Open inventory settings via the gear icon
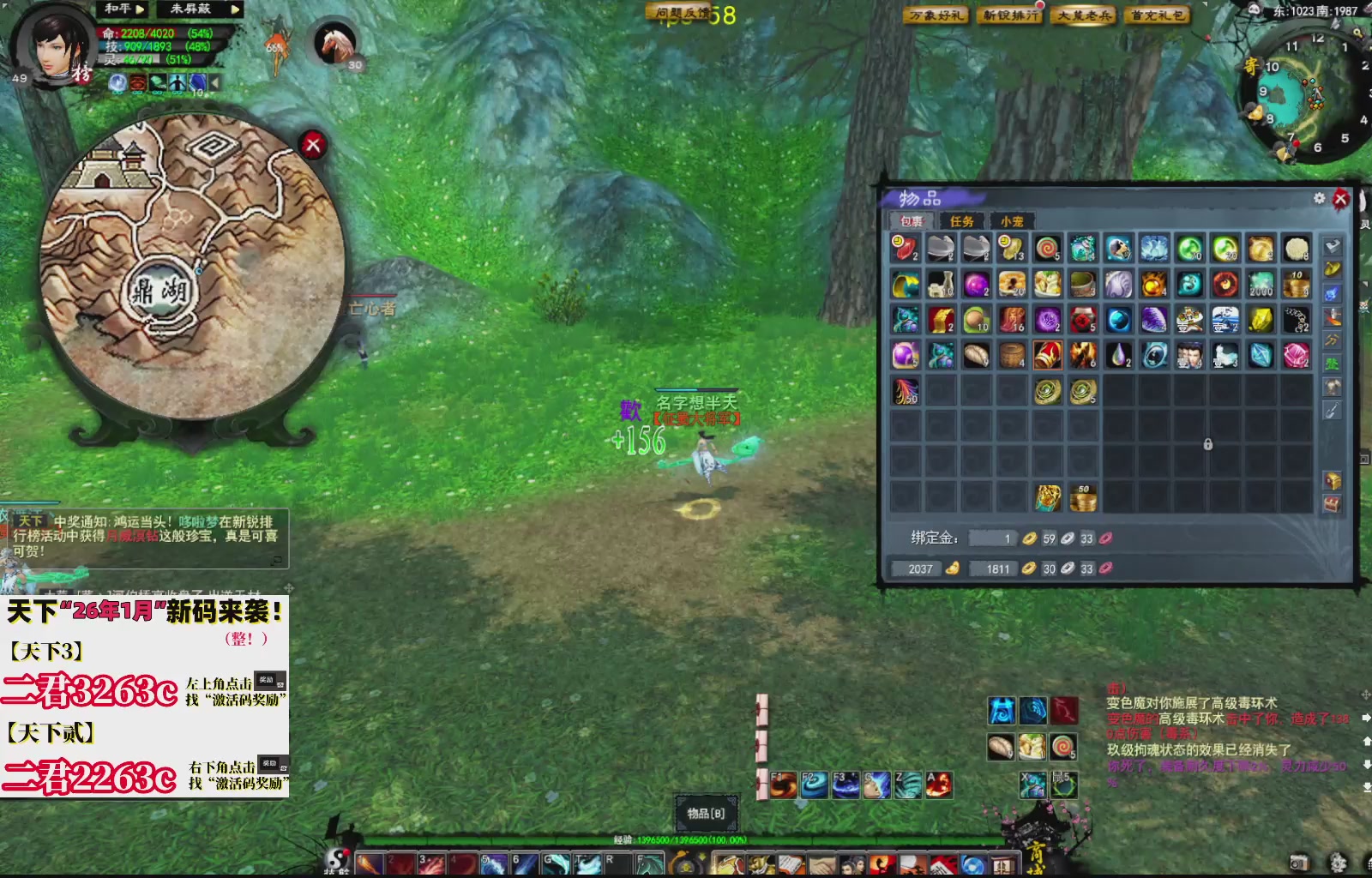 (x=1319, y=197)
